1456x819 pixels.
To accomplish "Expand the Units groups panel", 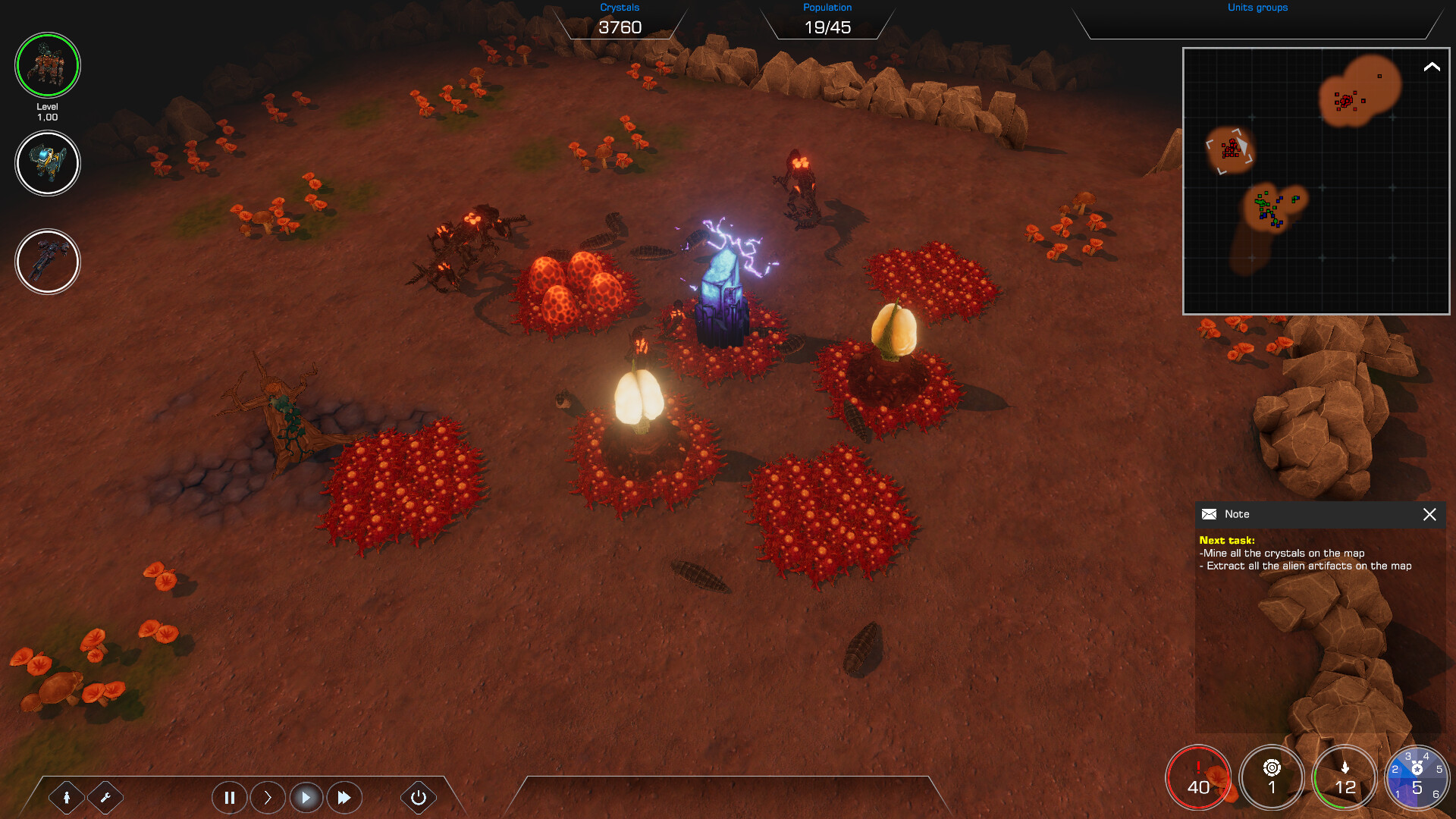I will click(x=1257, y=8).
